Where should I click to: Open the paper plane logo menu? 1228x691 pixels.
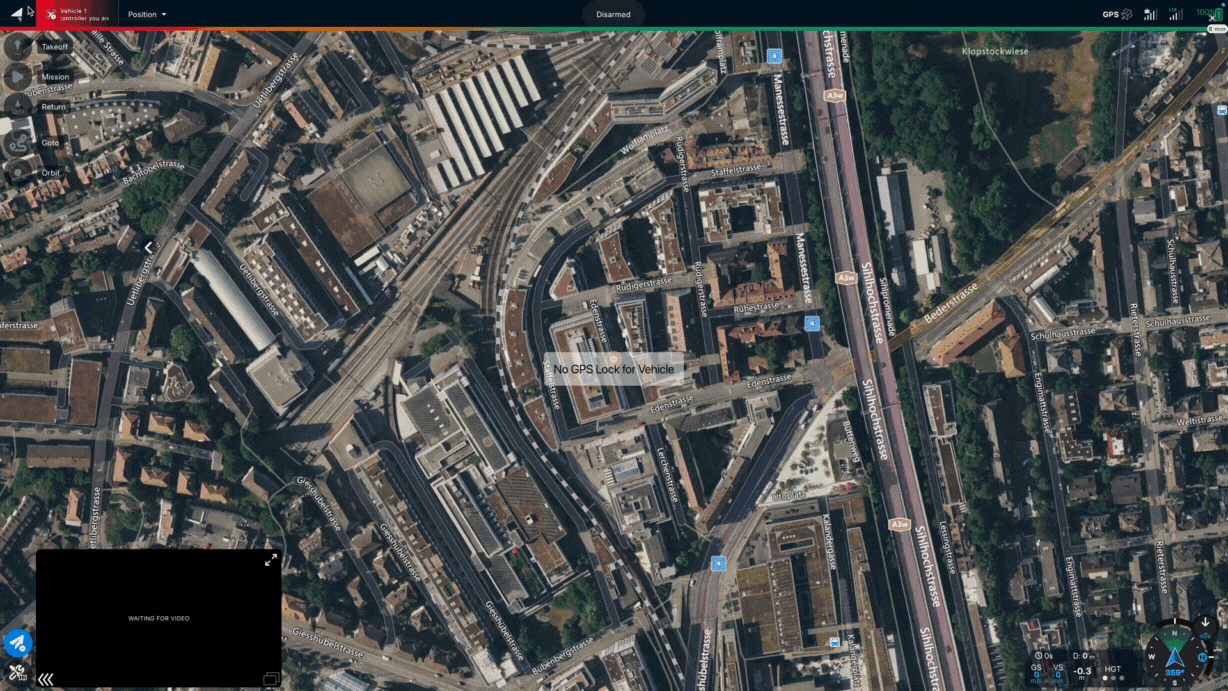click(17, 13)
